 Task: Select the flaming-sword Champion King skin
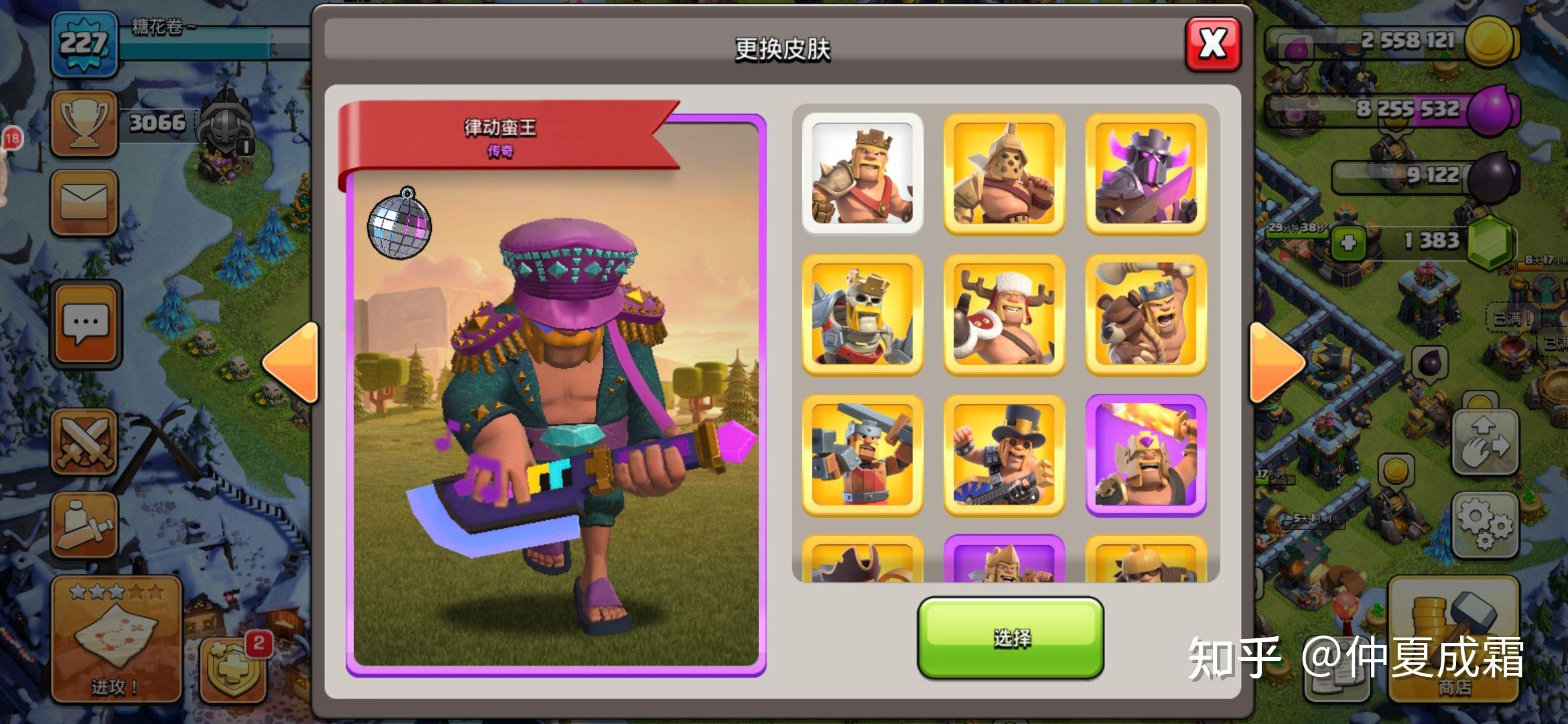click(1145, 455)
